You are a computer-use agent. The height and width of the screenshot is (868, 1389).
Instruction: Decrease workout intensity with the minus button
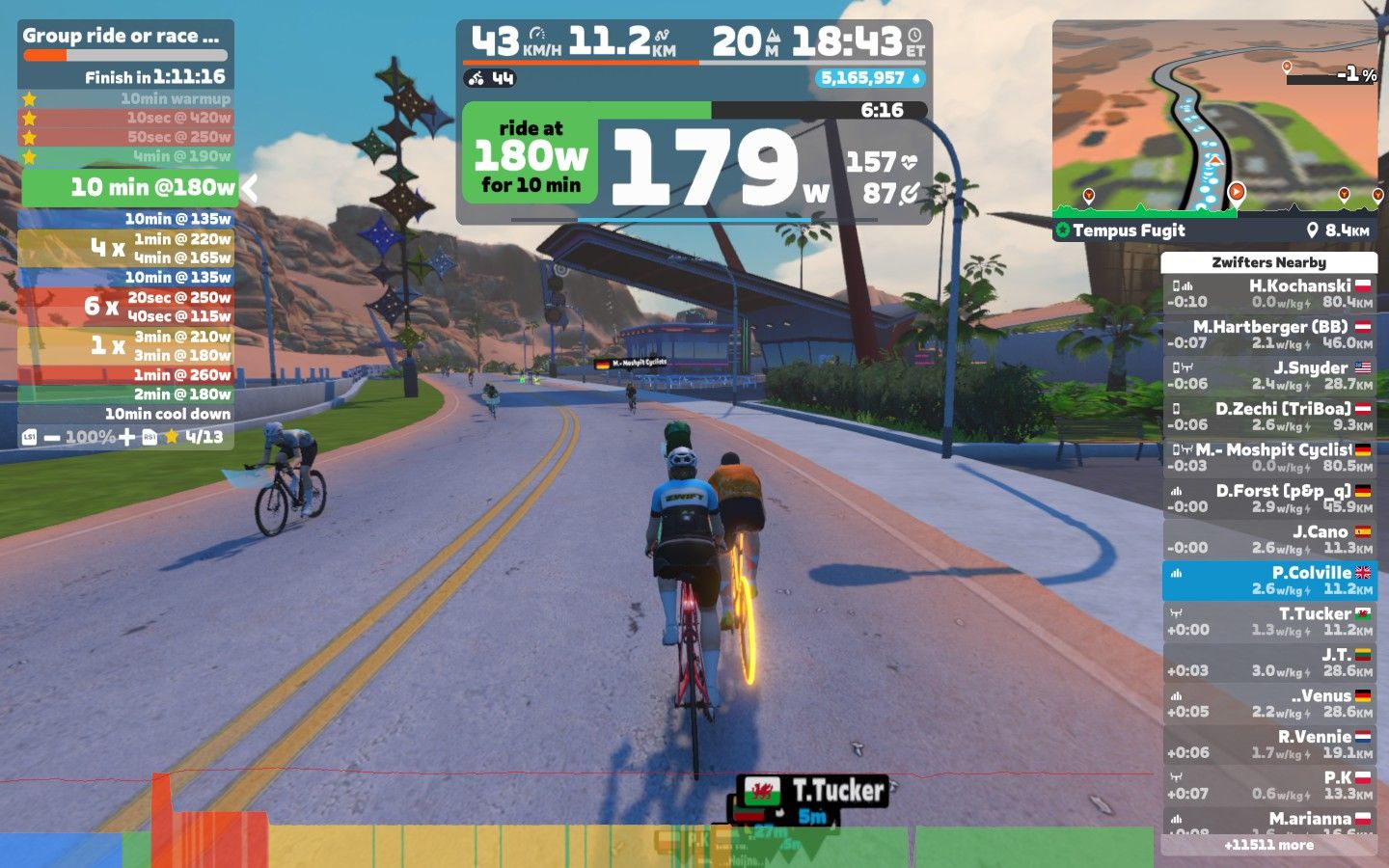(52, 438)
